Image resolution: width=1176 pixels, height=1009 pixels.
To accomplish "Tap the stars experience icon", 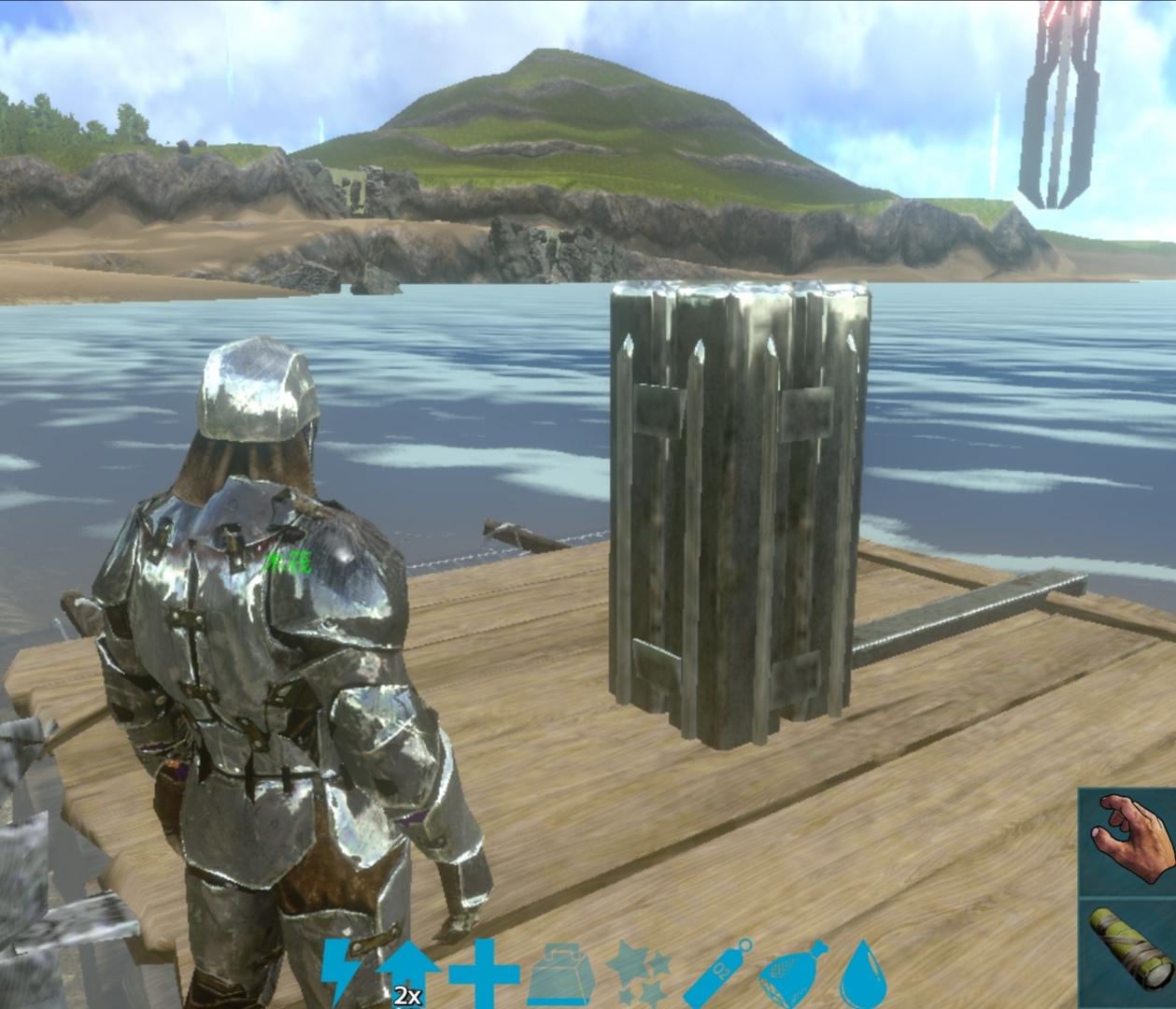I will [639, 973].
